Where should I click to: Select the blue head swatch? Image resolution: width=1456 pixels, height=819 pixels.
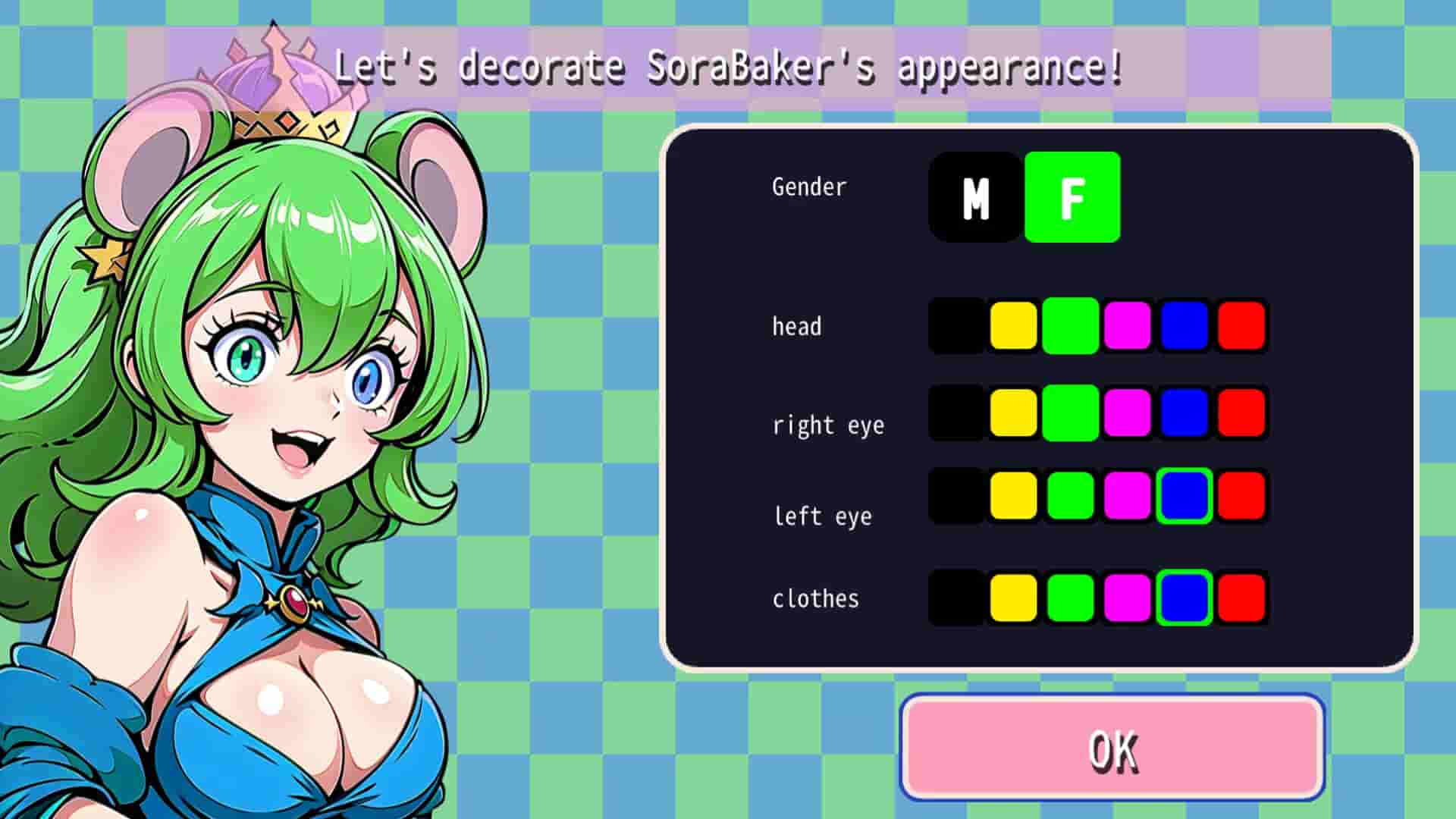point(1185,326)
